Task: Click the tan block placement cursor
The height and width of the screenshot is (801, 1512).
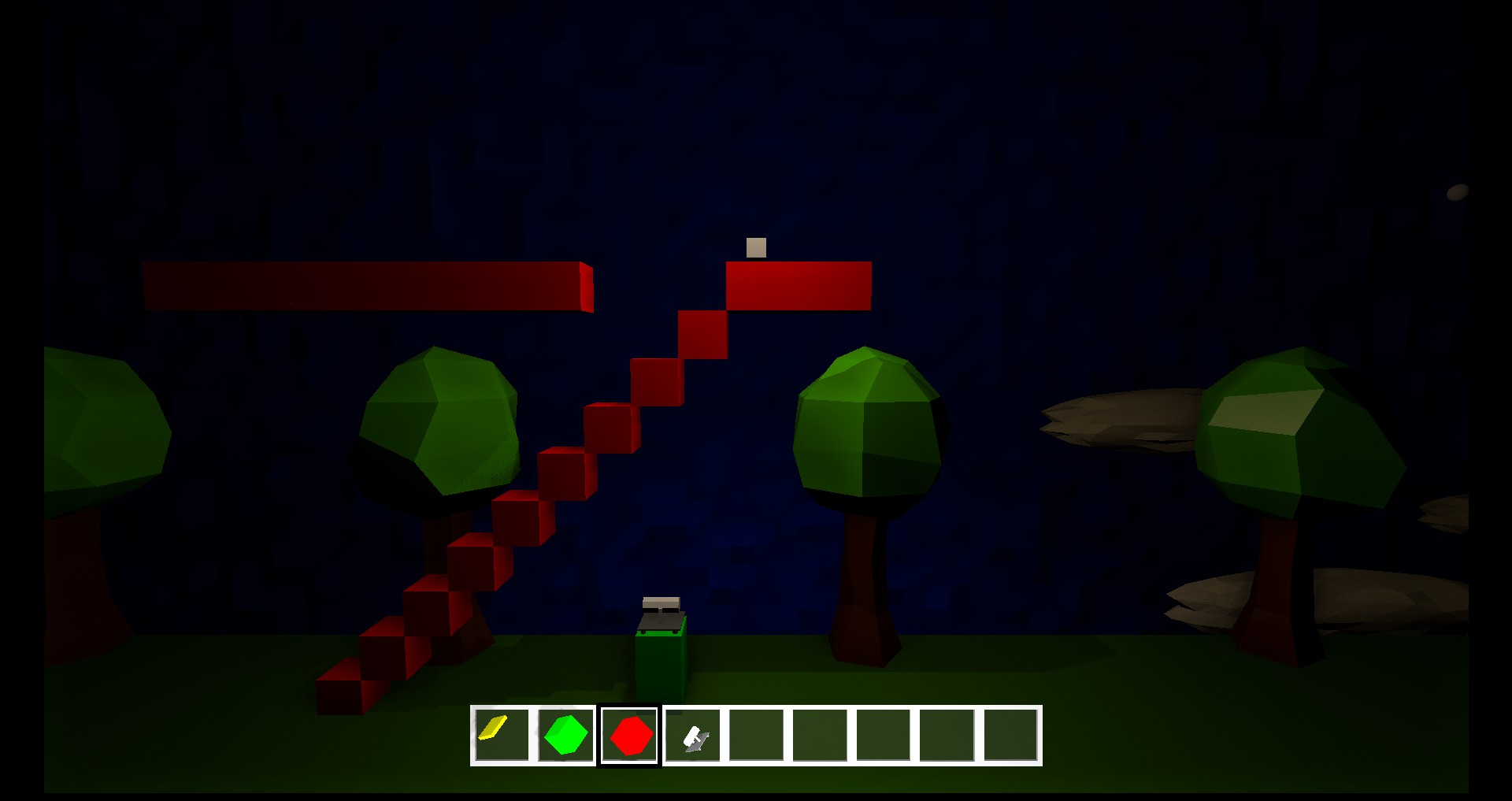Action: click(x=755, y=249)
